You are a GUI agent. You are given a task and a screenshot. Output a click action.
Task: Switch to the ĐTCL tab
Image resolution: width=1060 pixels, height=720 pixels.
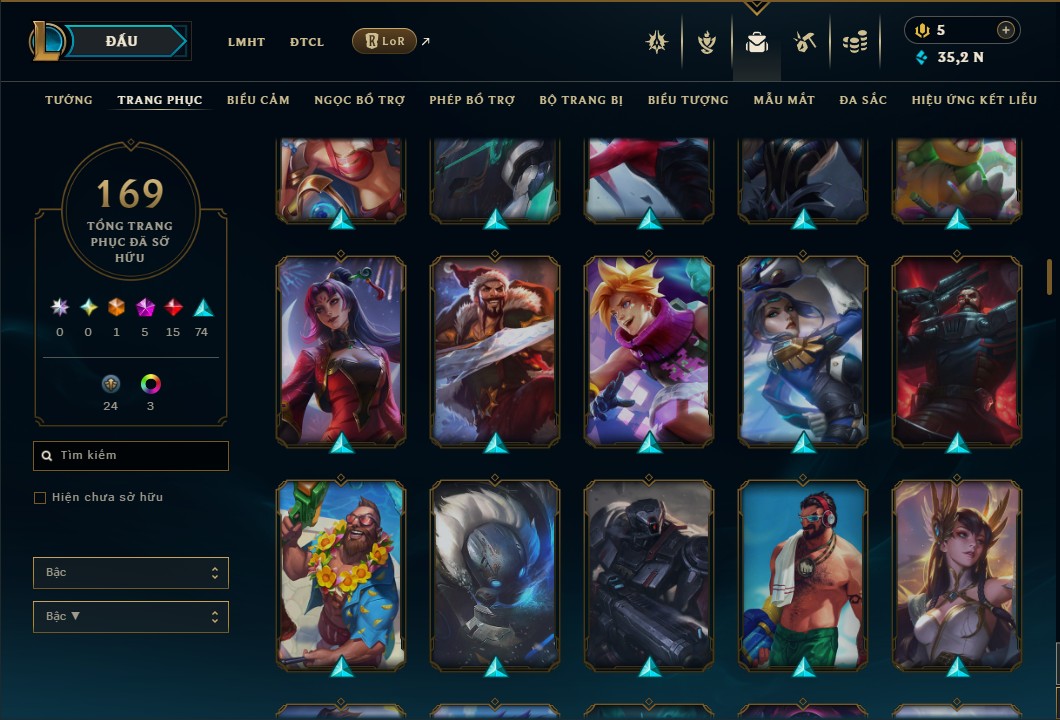pos(307,42)
